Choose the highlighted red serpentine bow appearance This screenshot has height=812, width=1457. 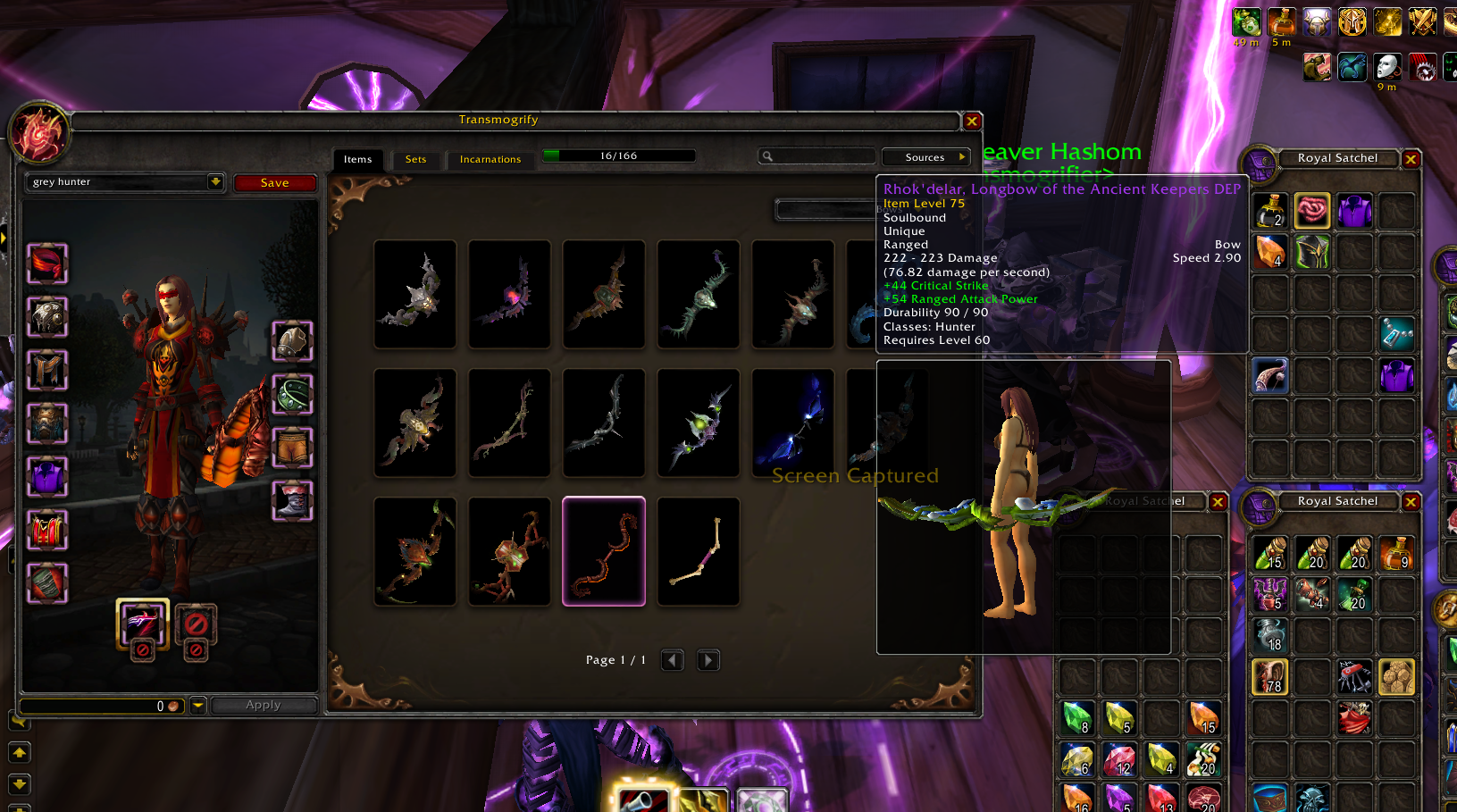604,551
